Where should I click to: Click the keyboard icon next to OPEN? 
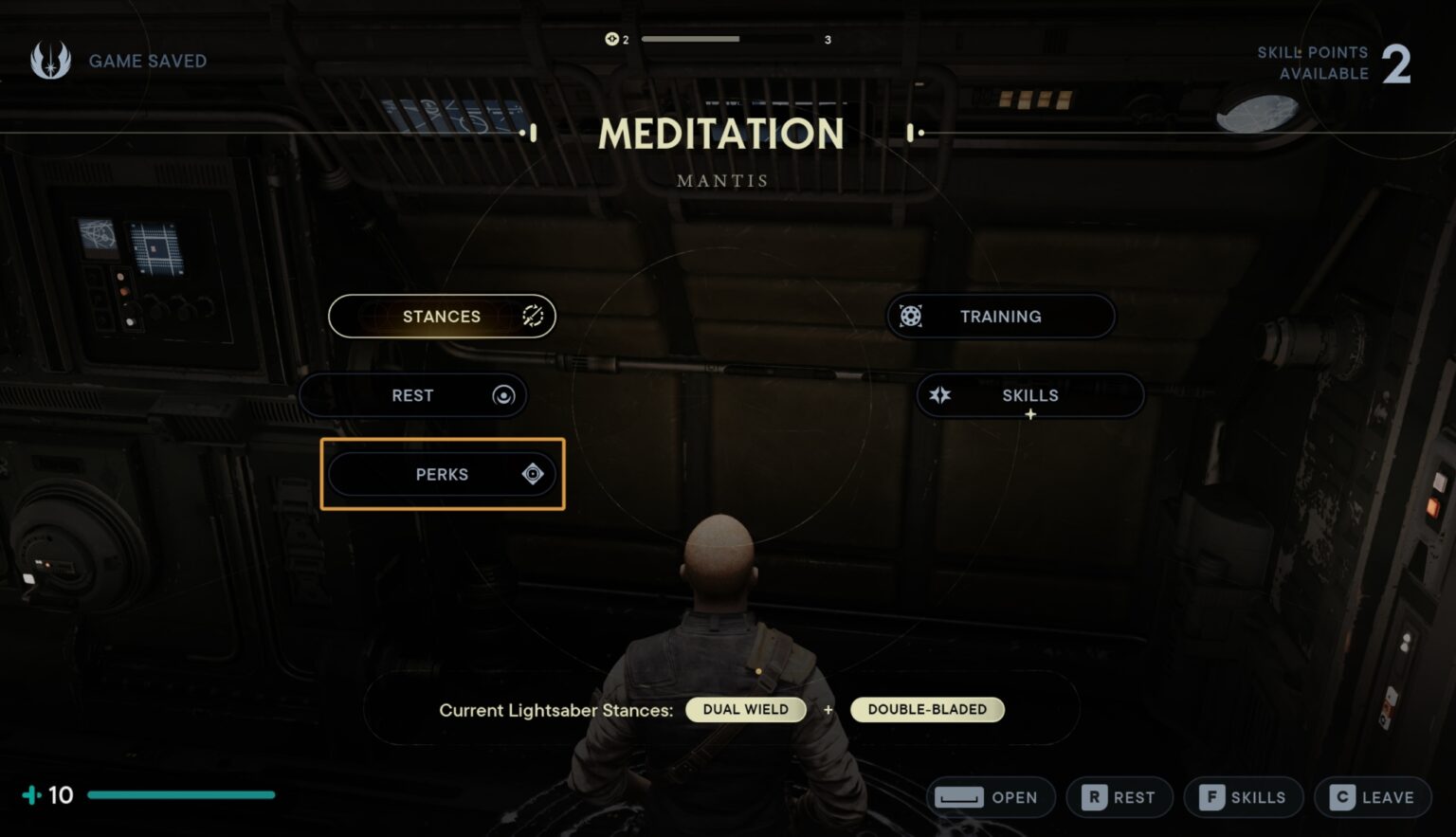pos(959,797)
